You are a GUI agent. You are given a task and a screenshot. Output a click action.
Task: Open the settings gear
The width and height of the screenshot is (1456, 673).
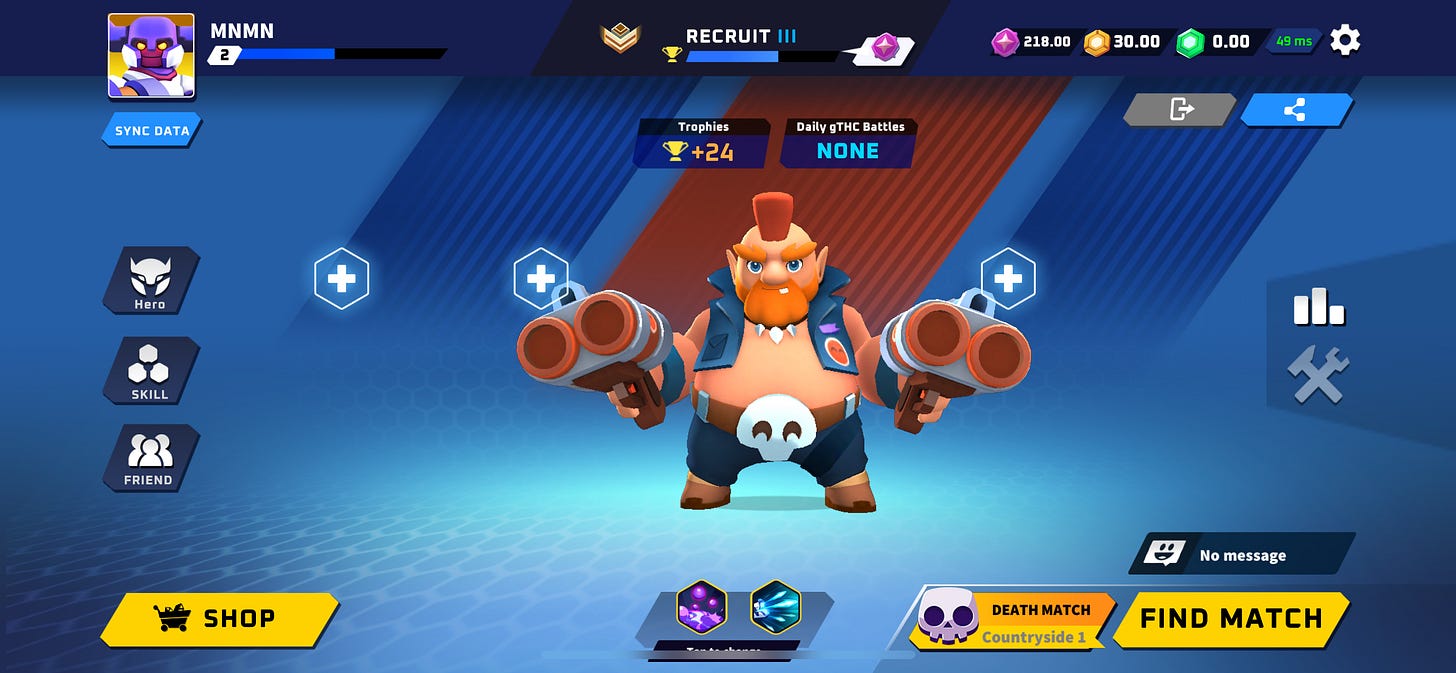[1345, 41]
